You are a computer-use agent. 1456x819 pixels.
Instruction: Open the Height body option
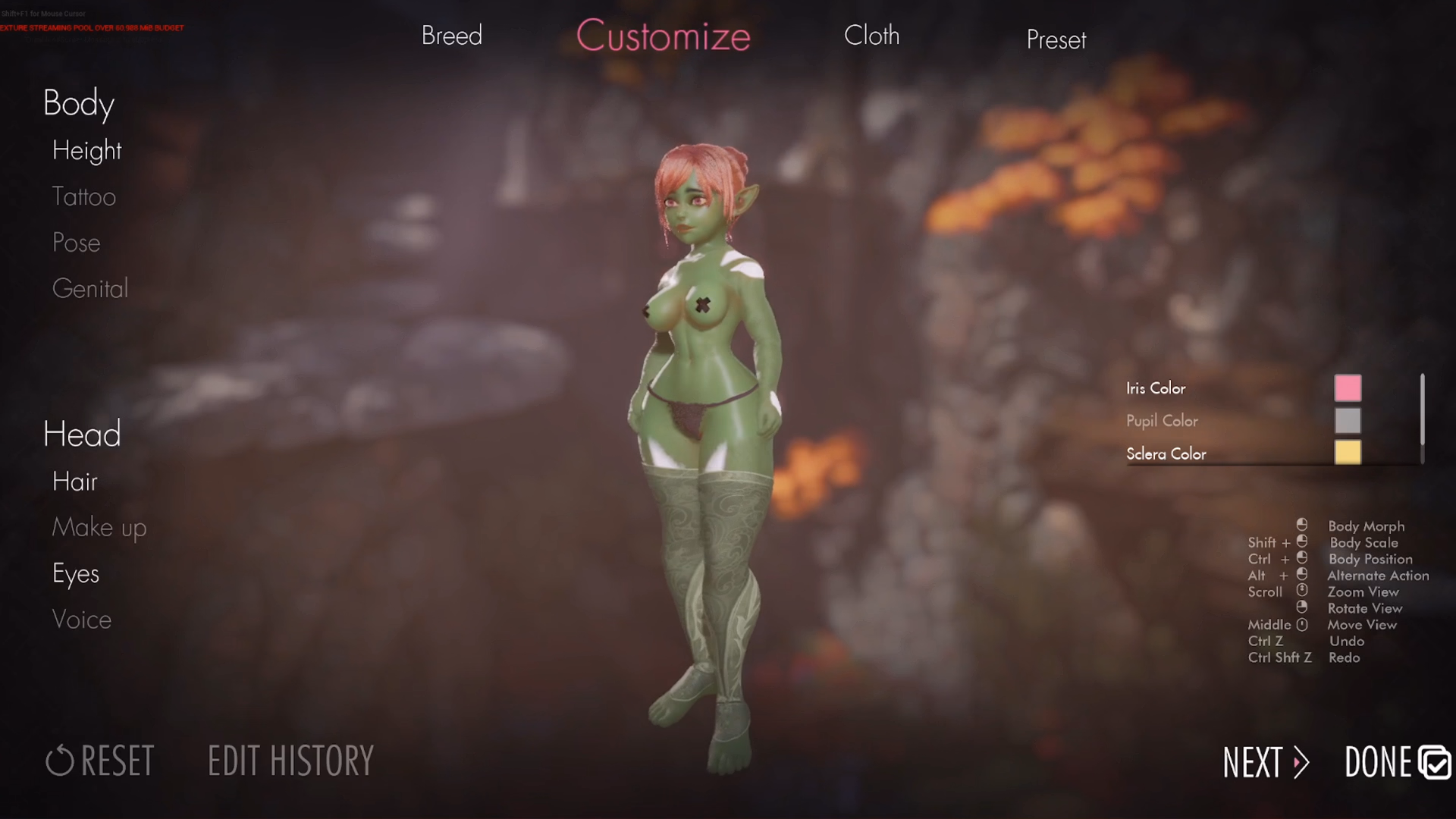[x=86, y=150]
